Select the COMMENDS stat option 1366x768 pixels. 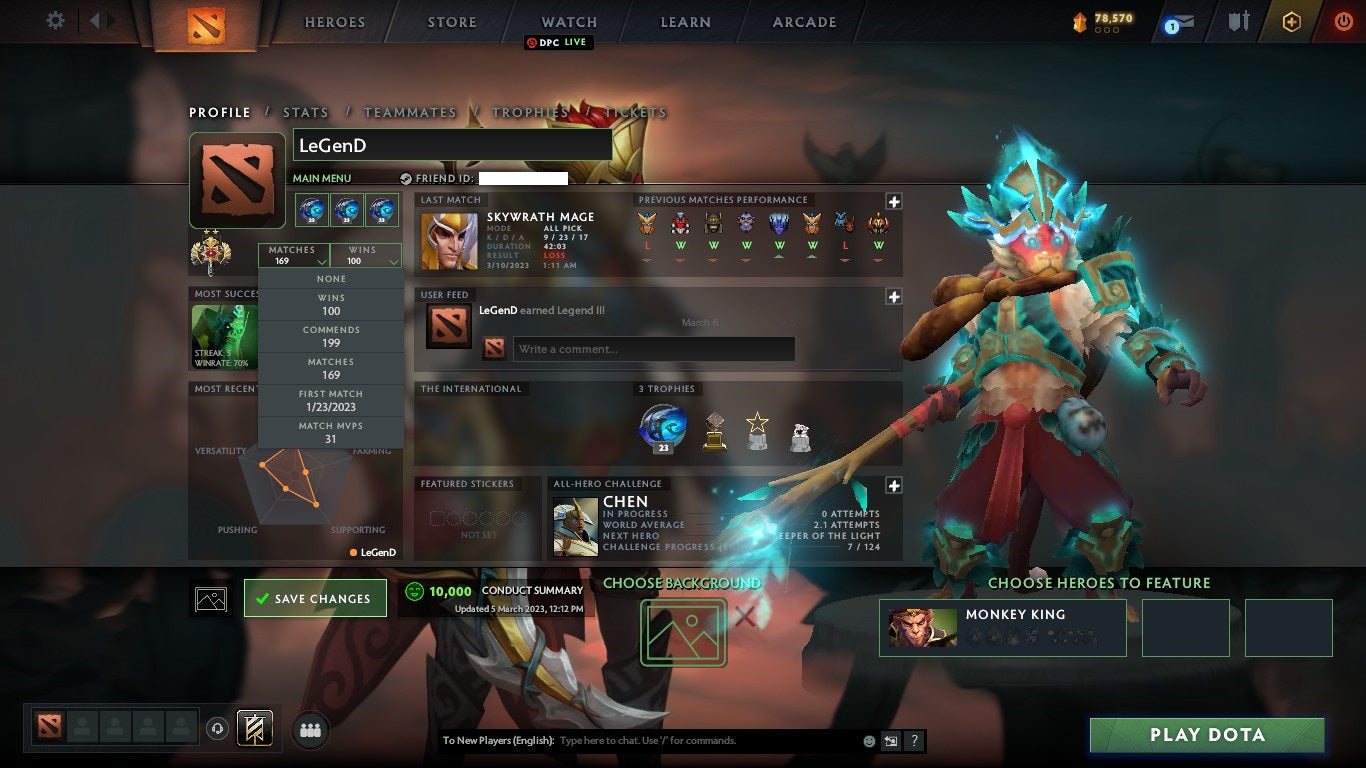[x=330, y=335]
